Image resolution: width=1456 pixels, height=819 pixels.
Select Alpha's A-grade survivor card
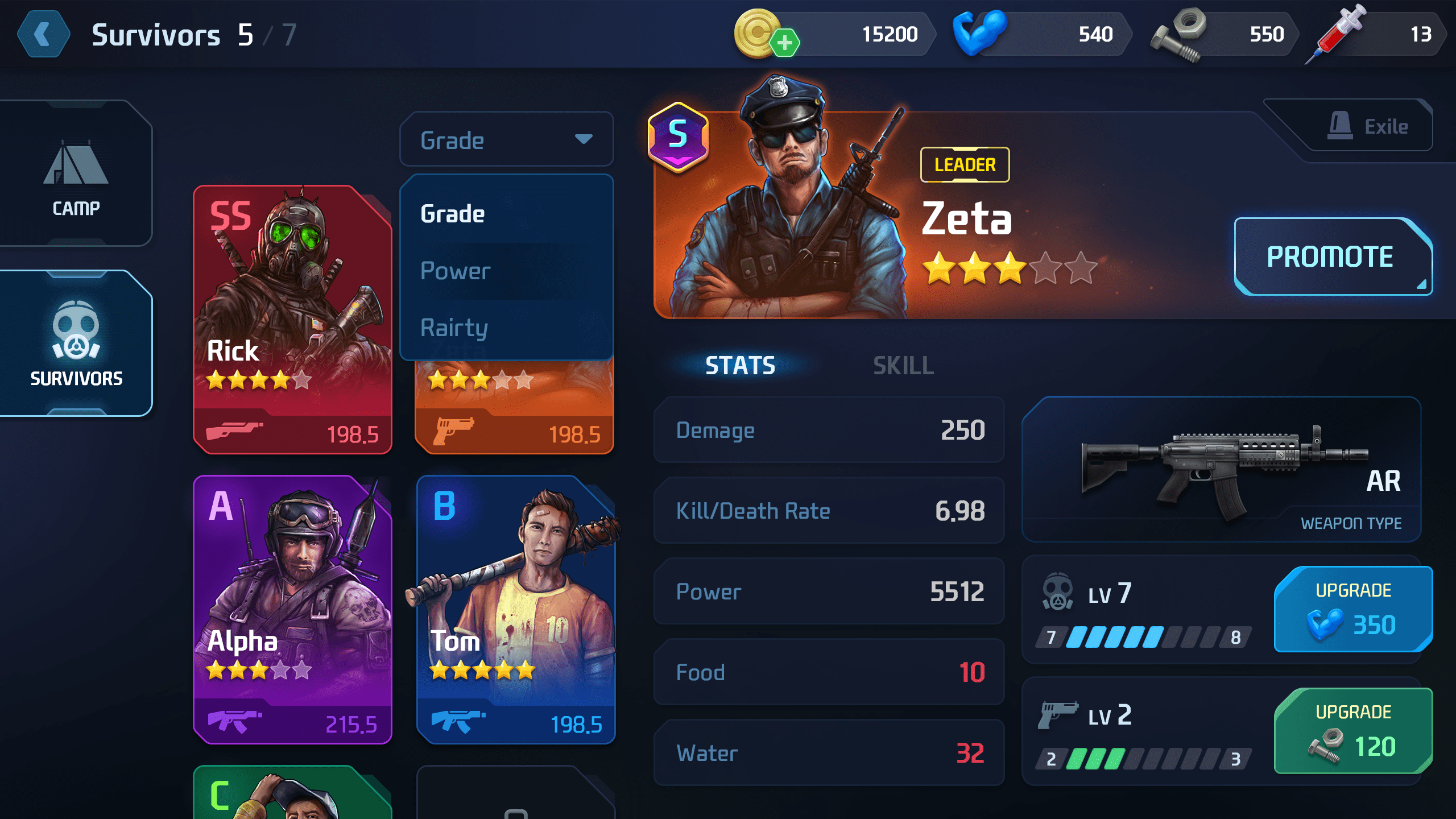click(292, 609)
